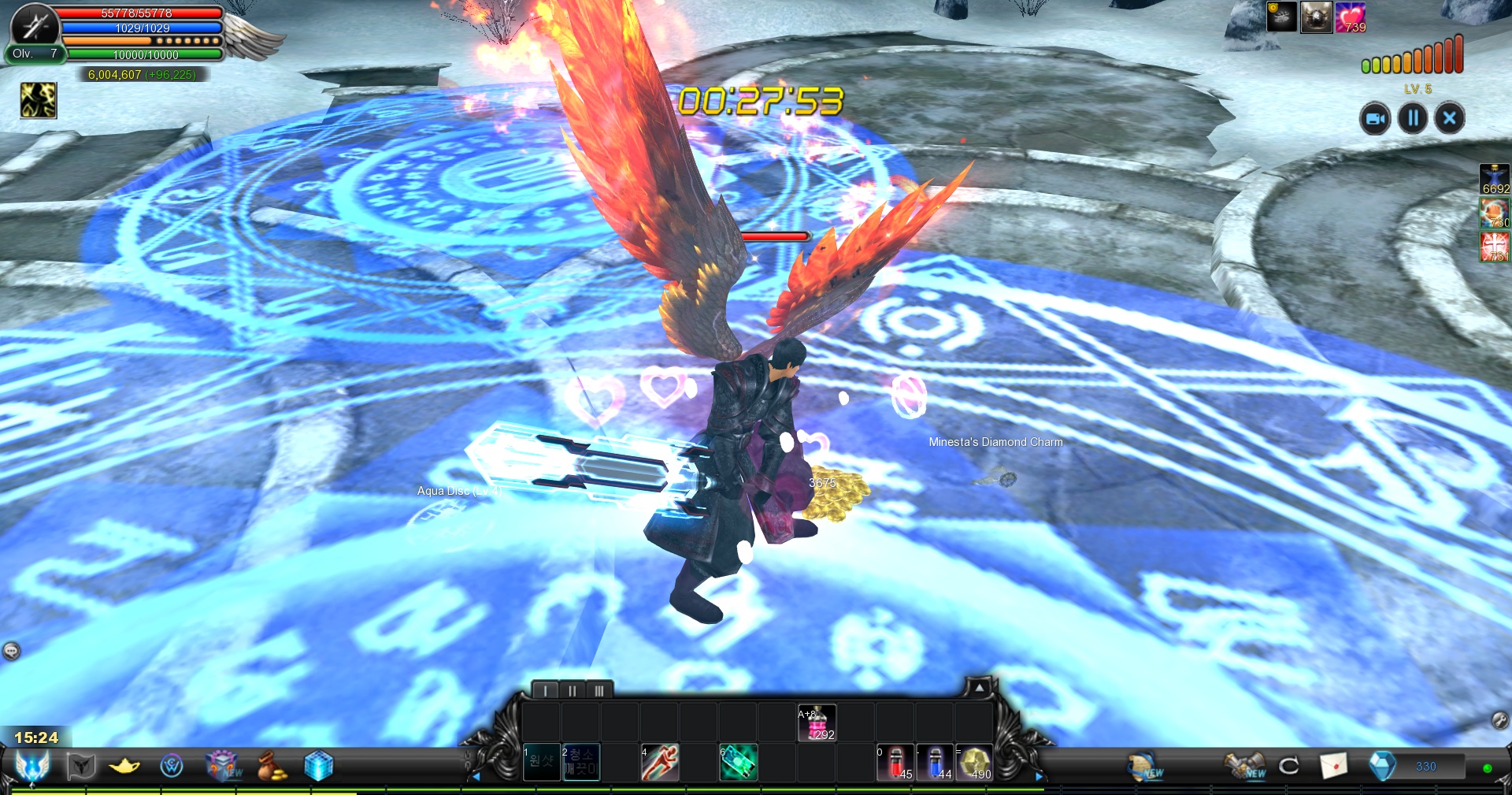1512x795 pixels.
Task: Switch to hotbar page II tab
Action: coord(572,691)
